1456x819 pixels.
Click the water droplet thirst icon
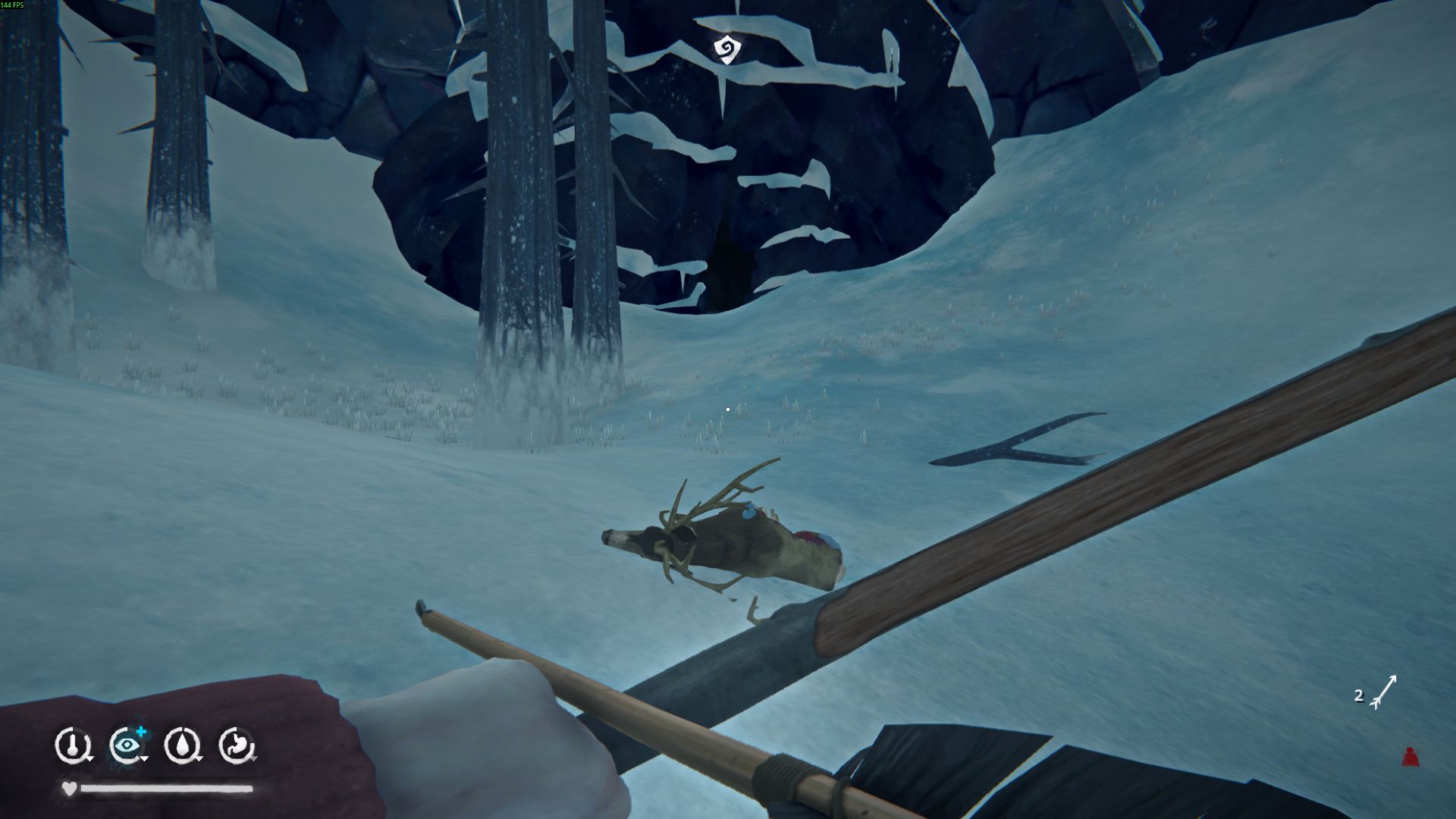point(182,745)
